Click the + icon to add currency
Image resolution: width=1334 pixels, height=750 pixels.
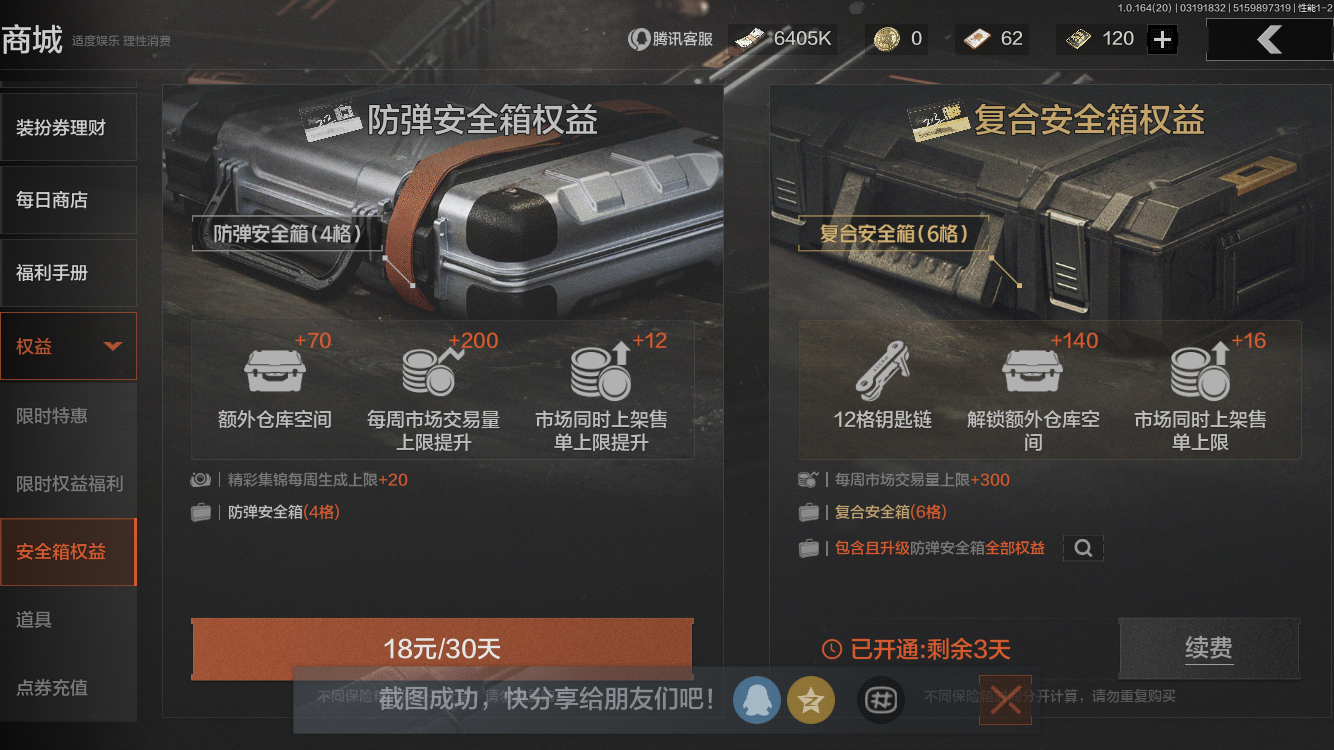click(1164, 38)
